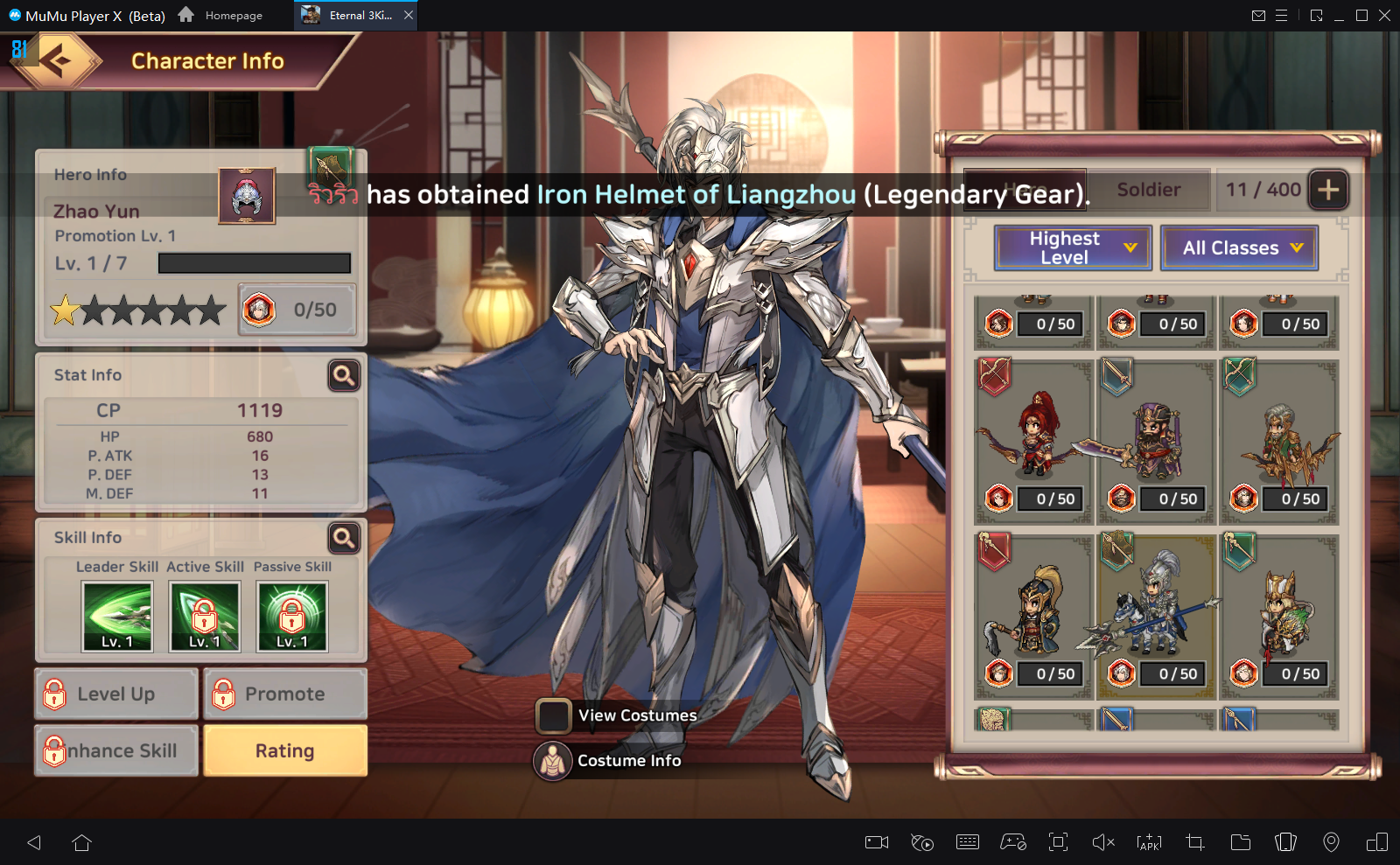The height and width of the screenshot is (865, 1400).
Task: Toggle the View Costumes checkbox
Action: (554, 715)
